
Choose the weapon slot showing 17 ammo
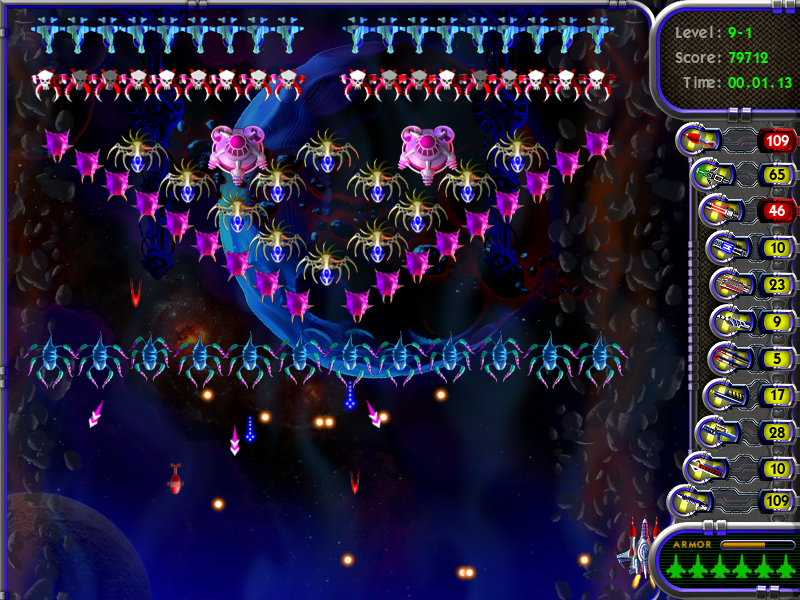click(x=721, y=395)
